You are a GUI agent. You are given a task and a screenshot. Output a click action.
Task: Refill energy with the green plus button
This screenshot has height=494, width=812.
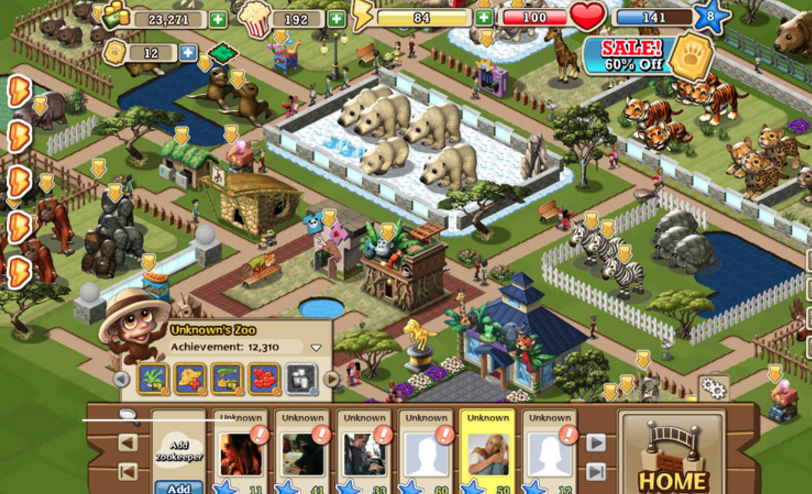pyautogui.click(x=484, y=17)
